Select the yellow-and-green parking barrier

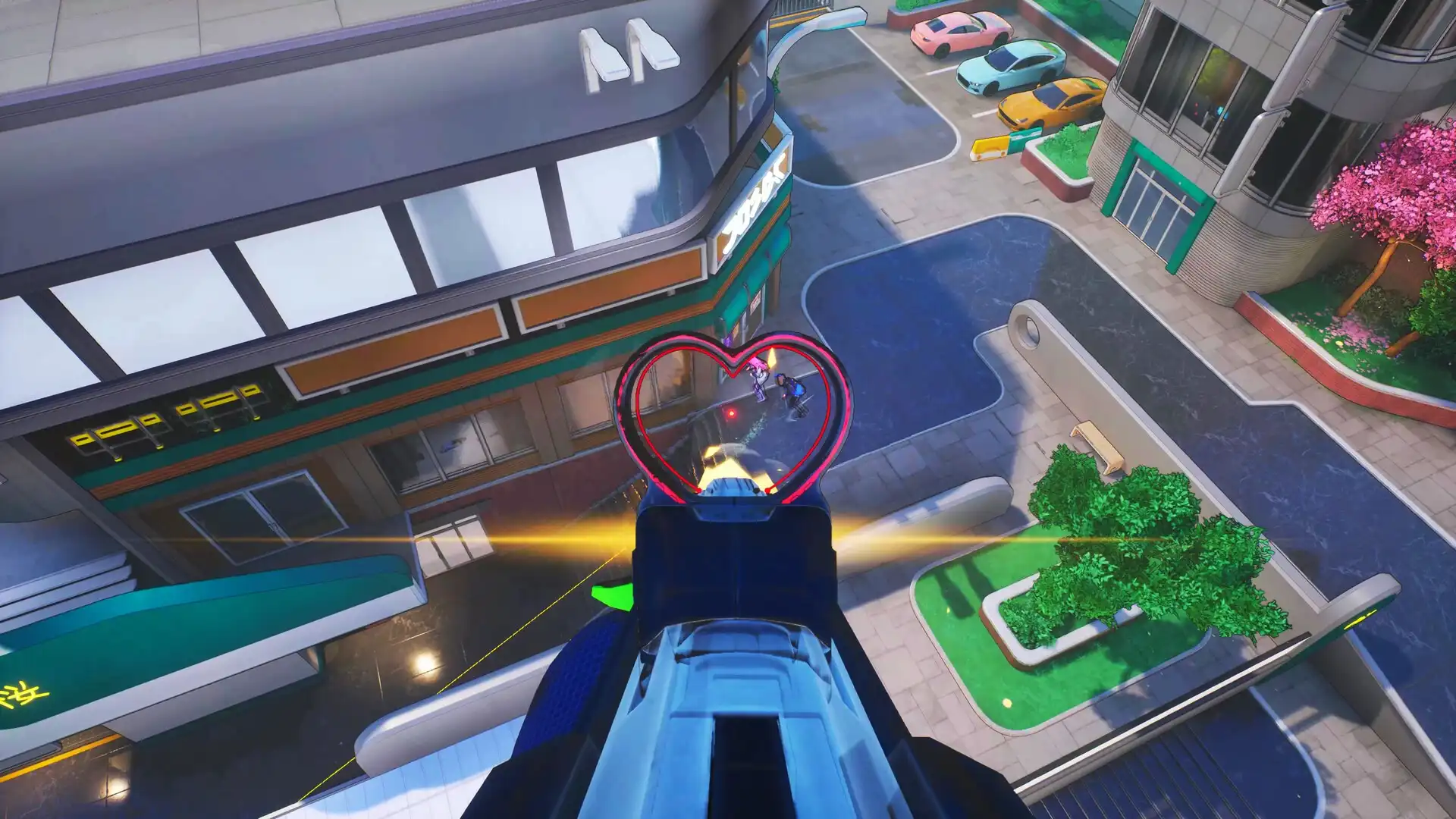click(999, 146)
